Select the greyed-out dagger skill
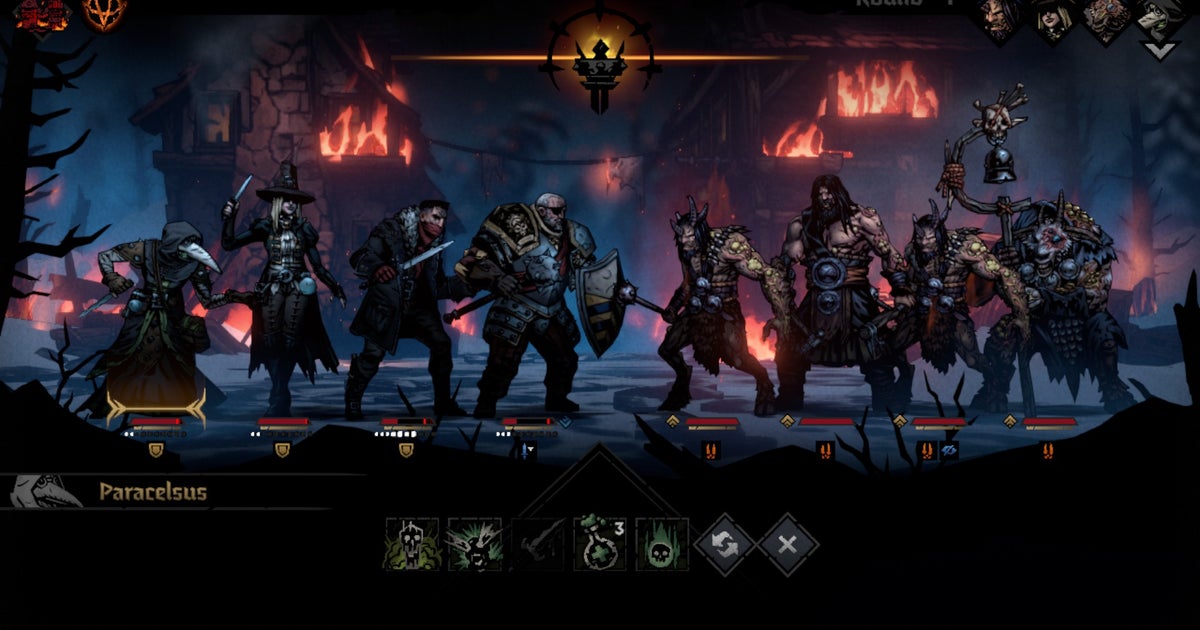 click(537, 544)
